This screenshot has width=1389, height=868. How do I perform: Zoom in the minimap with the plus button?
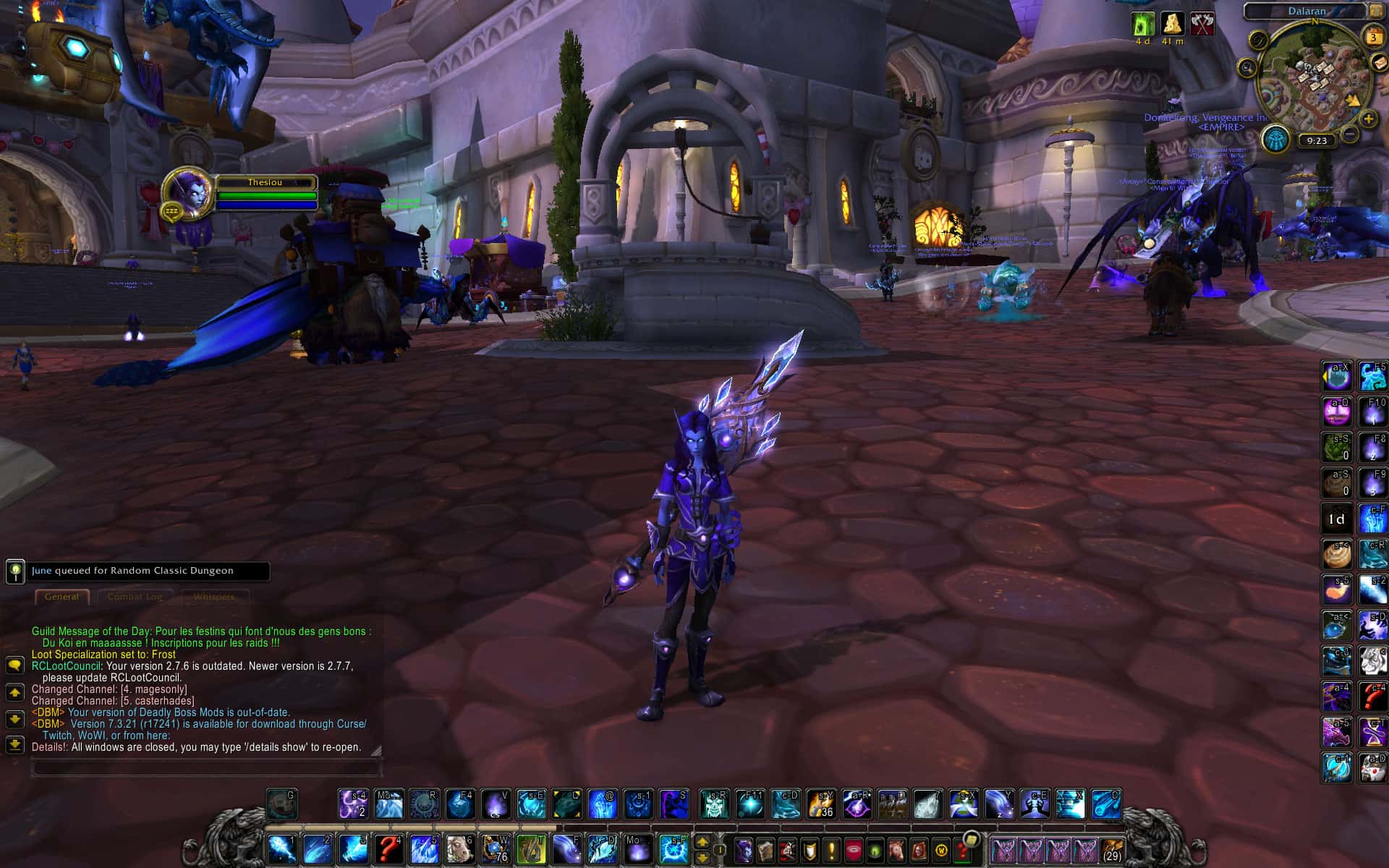(x=1367, y=118)
